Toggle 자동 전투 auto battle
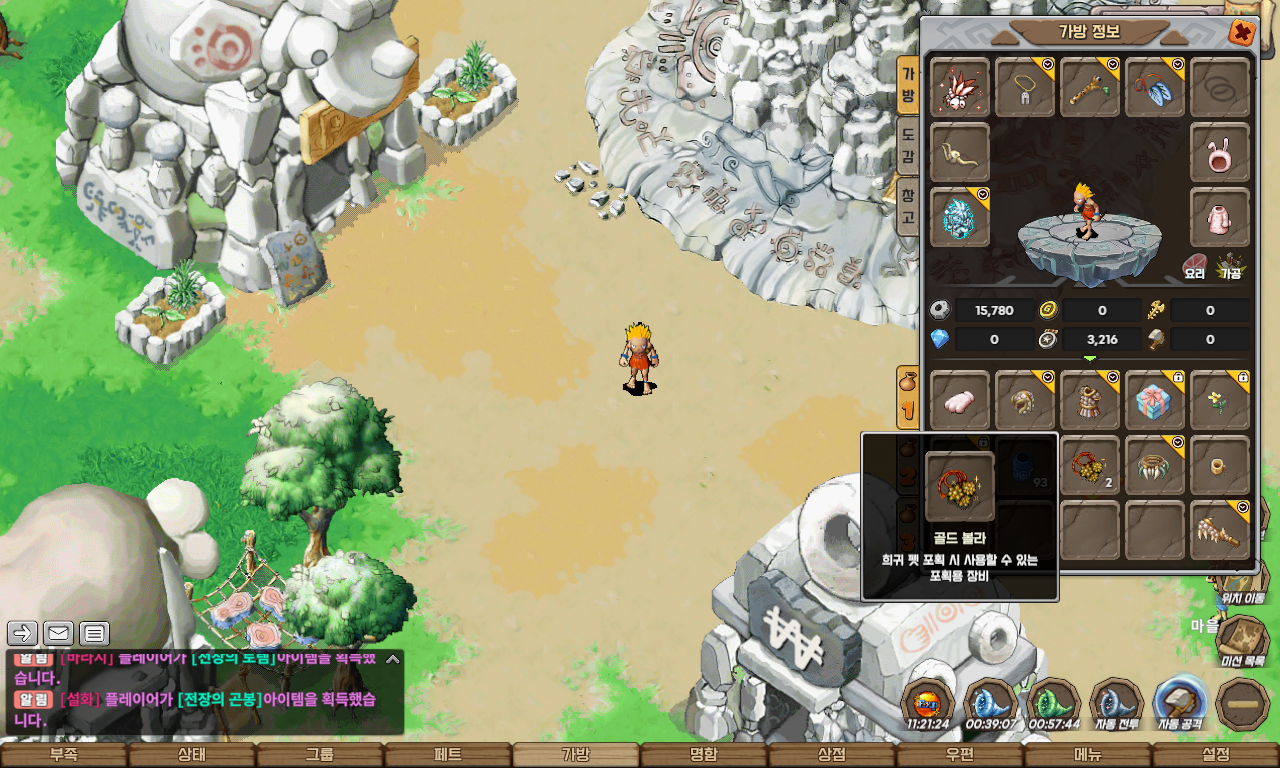 [x=1117, y=704]
